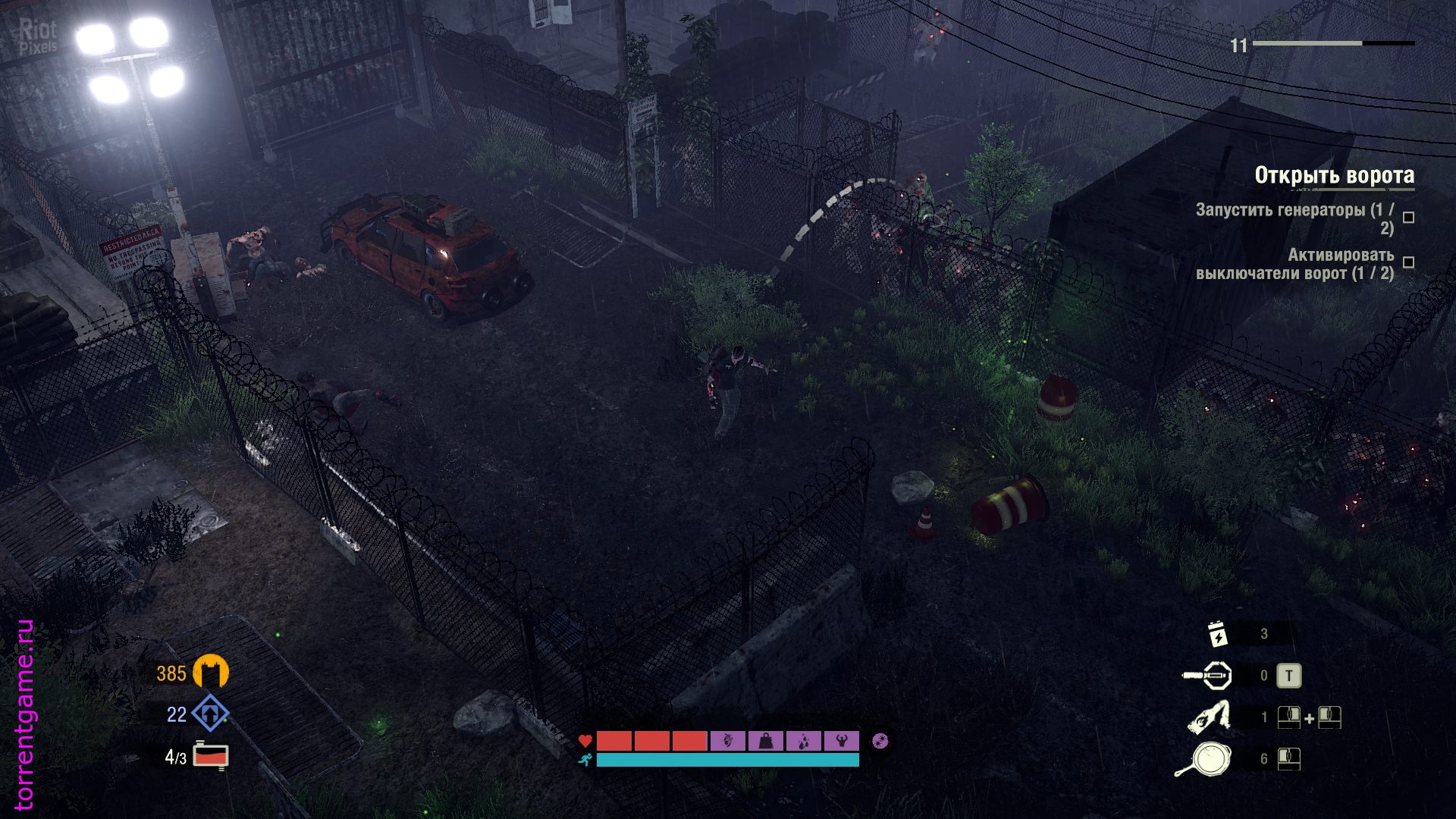The width and height of the screenshot is (1456, 819).
Task: Choose the purple blood drops perk
Action: 803,740
